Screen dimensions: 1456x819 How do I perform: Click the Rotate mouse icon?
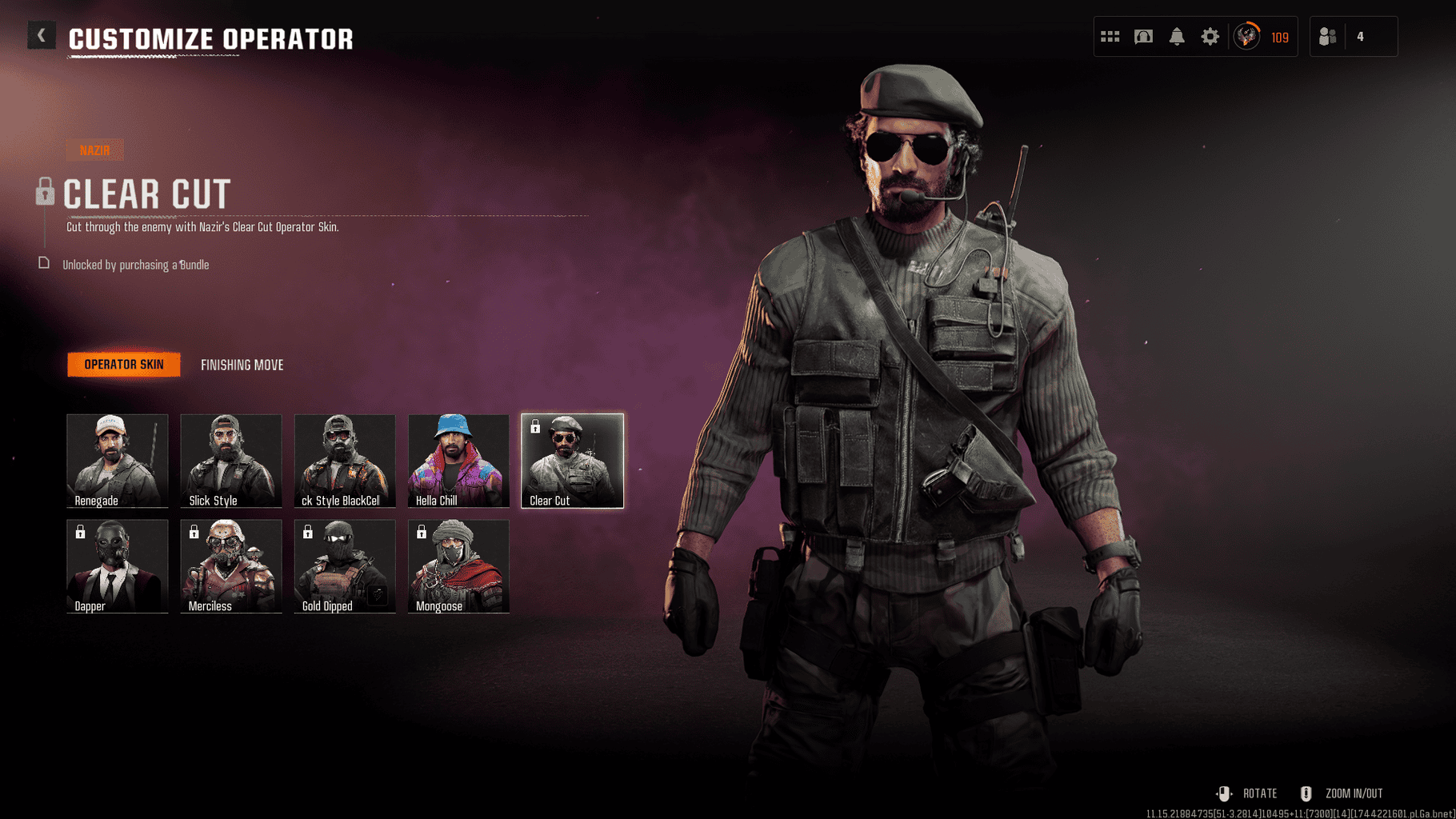(1225, 793)
